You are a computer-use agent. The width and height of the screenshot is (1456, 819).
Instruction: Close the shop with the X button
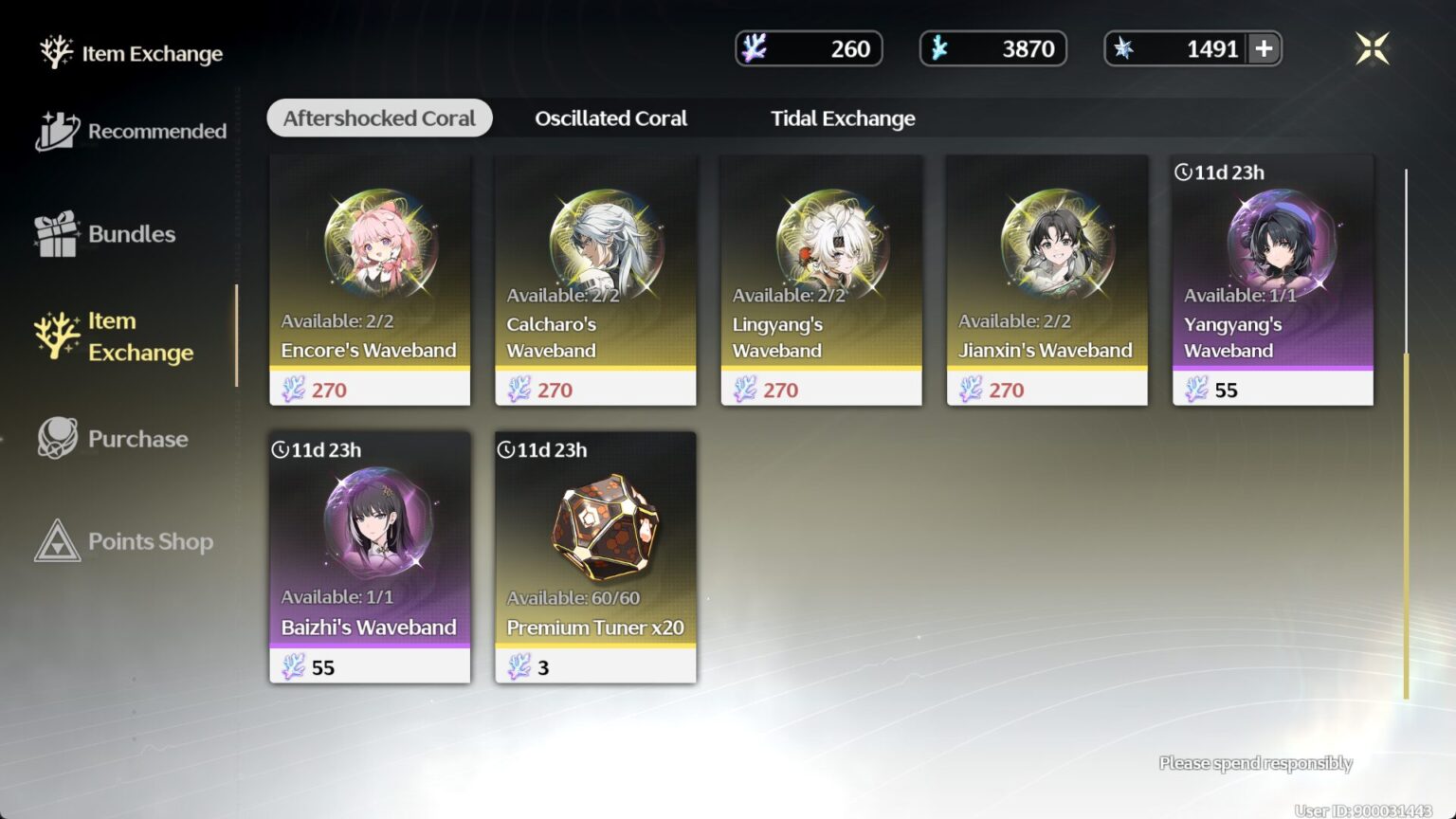pos(1372,48)
